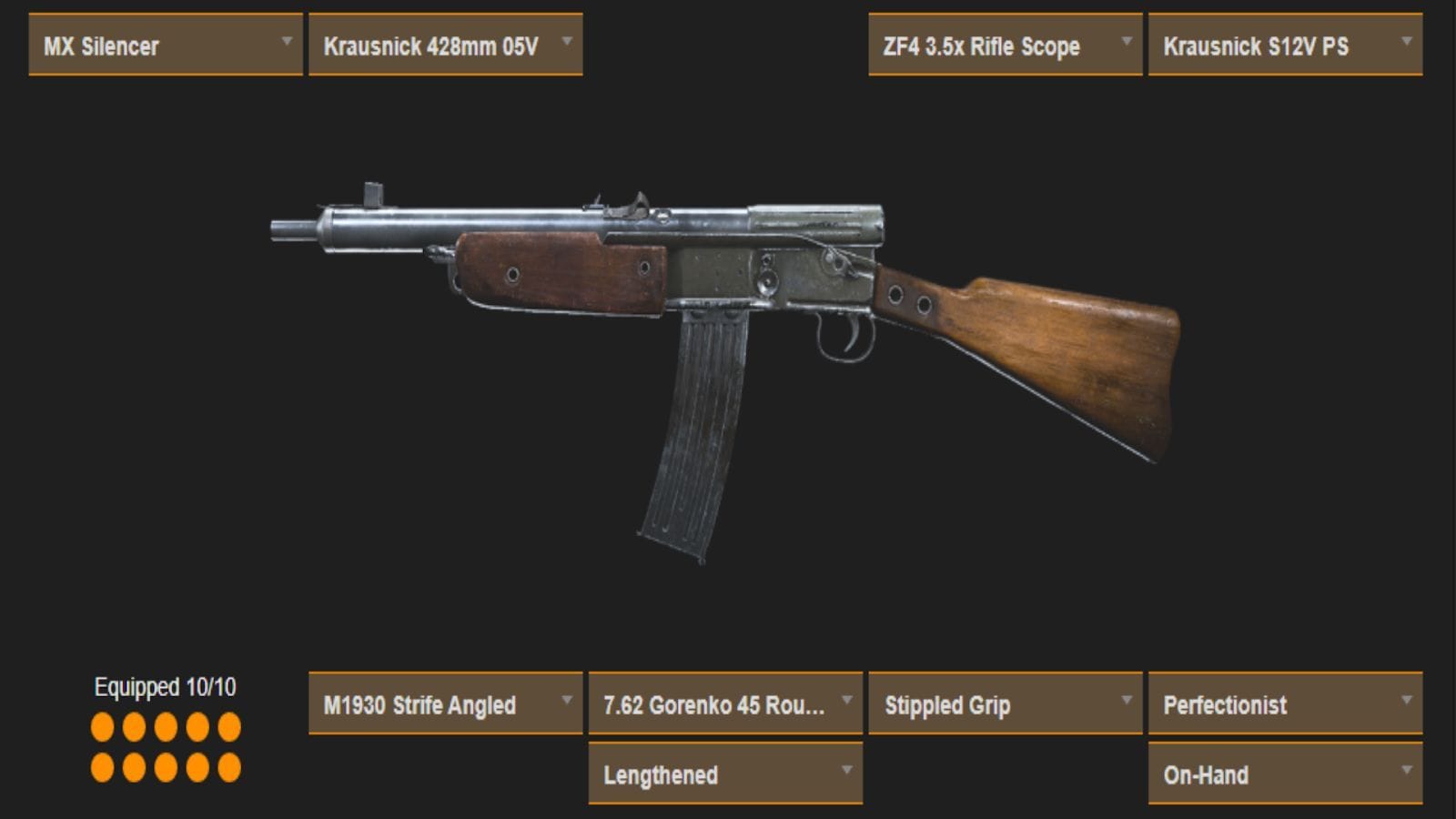Screen dimensions: 1456x819
Task: Click the chevron arrow on Lengthened
Action: pyautogui.click(x=847, y=770)
